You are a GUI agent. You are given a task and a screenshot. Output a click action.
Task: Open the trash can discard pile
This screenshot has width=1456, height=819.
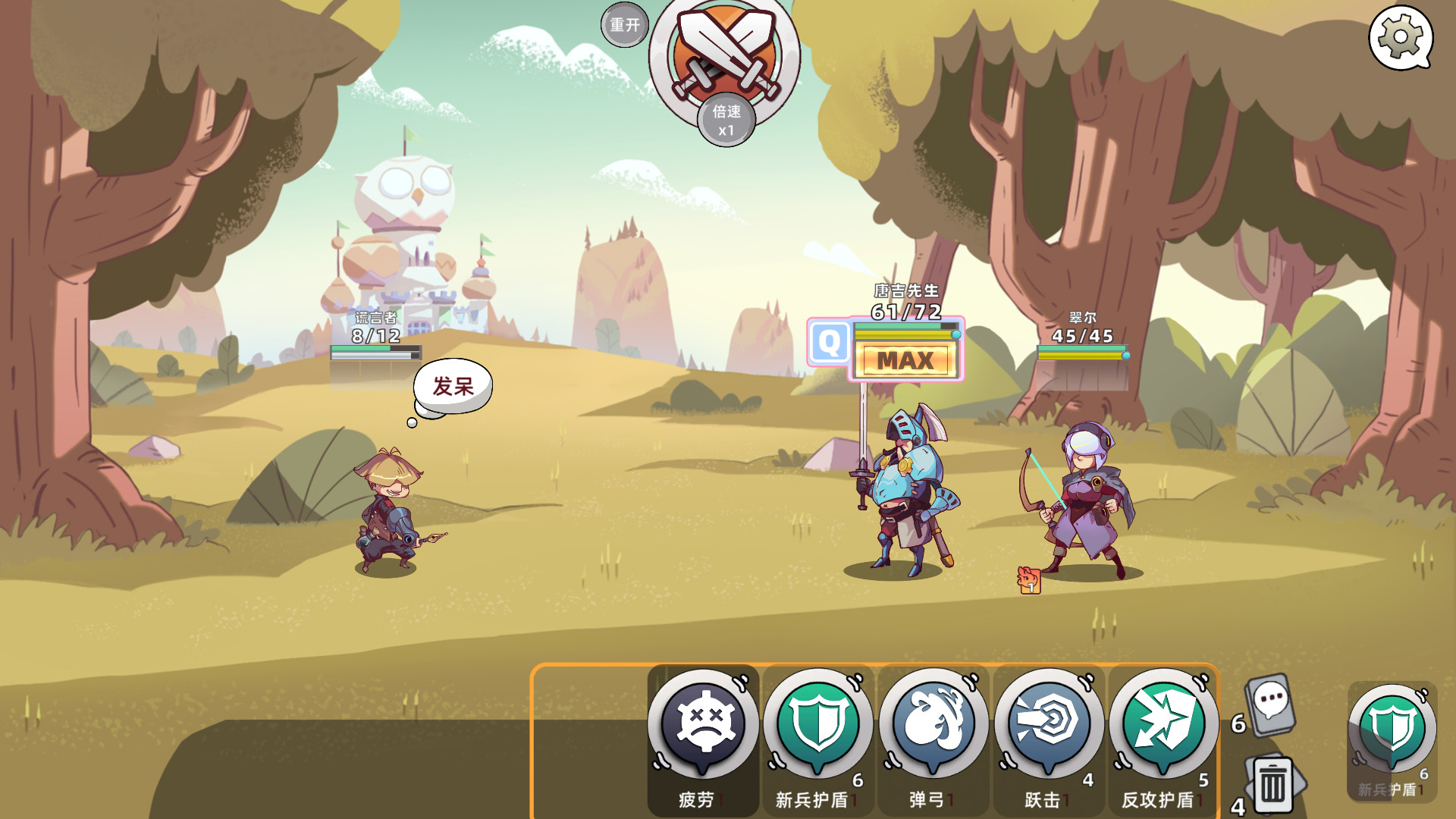(x=1274, y=786)
